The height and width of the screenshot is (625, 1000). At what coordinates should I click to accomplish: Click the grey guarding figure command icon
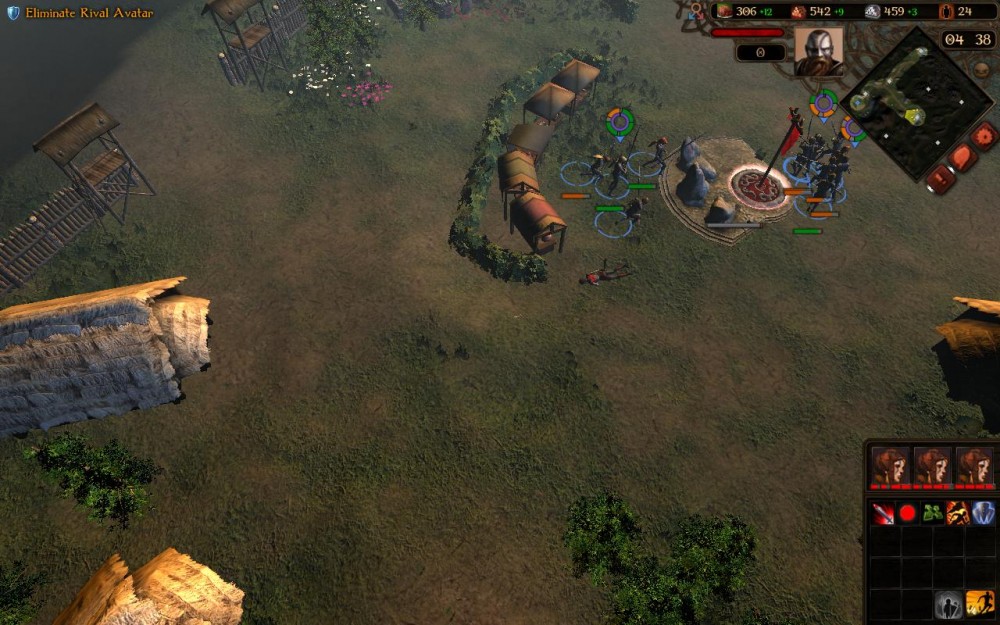pos(948,604)
